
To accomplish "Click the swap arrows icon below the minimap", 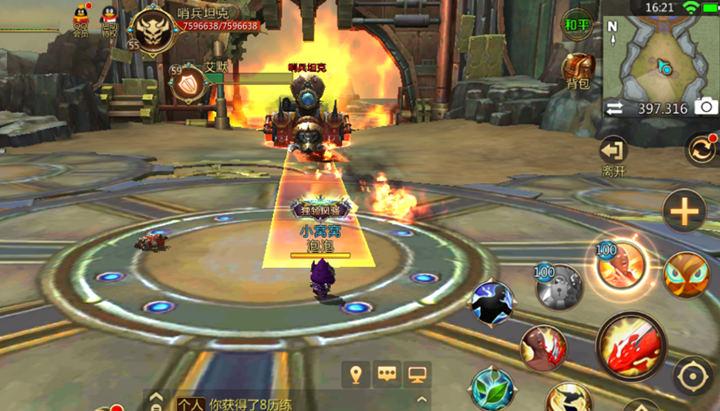I will (614, 108).
